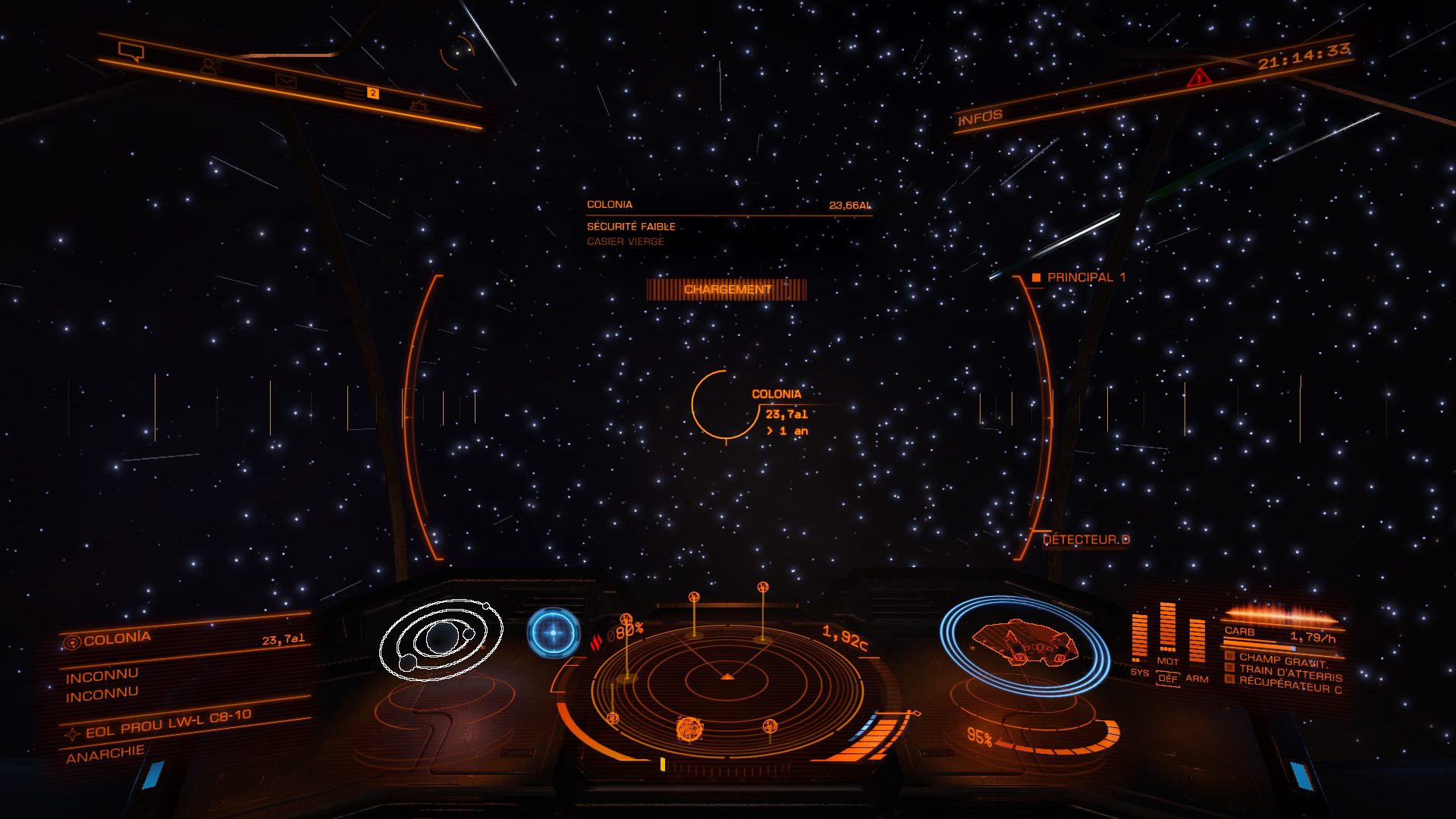The image size is (1456, 819).
Task: Click the COLONIA destination reticle
Action: tap(725, 405)
